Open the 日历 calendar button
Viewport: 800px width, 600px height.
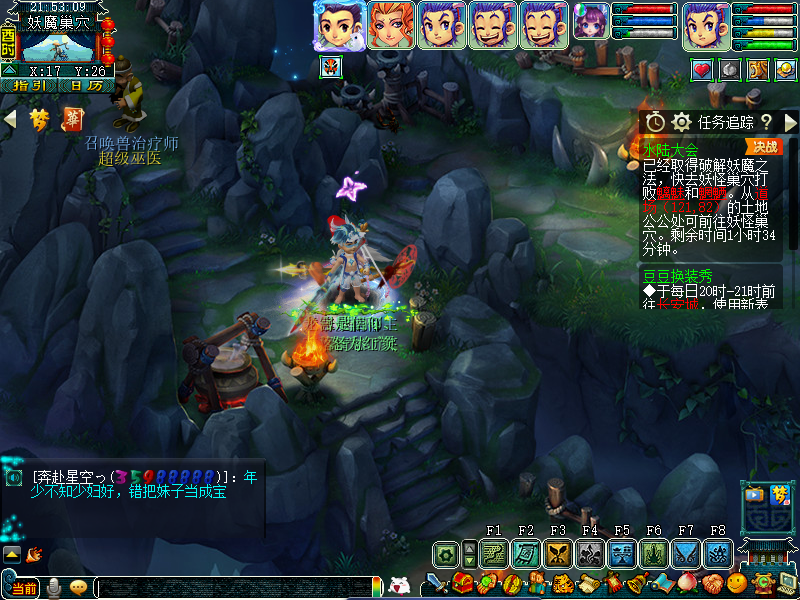[85, 86]
